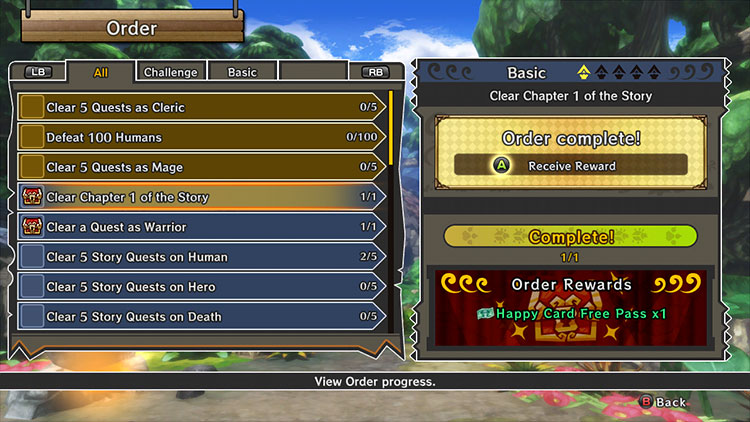Choose the Defeat 100 Humans order
The image size is (750, 422).
click(200, 137)
